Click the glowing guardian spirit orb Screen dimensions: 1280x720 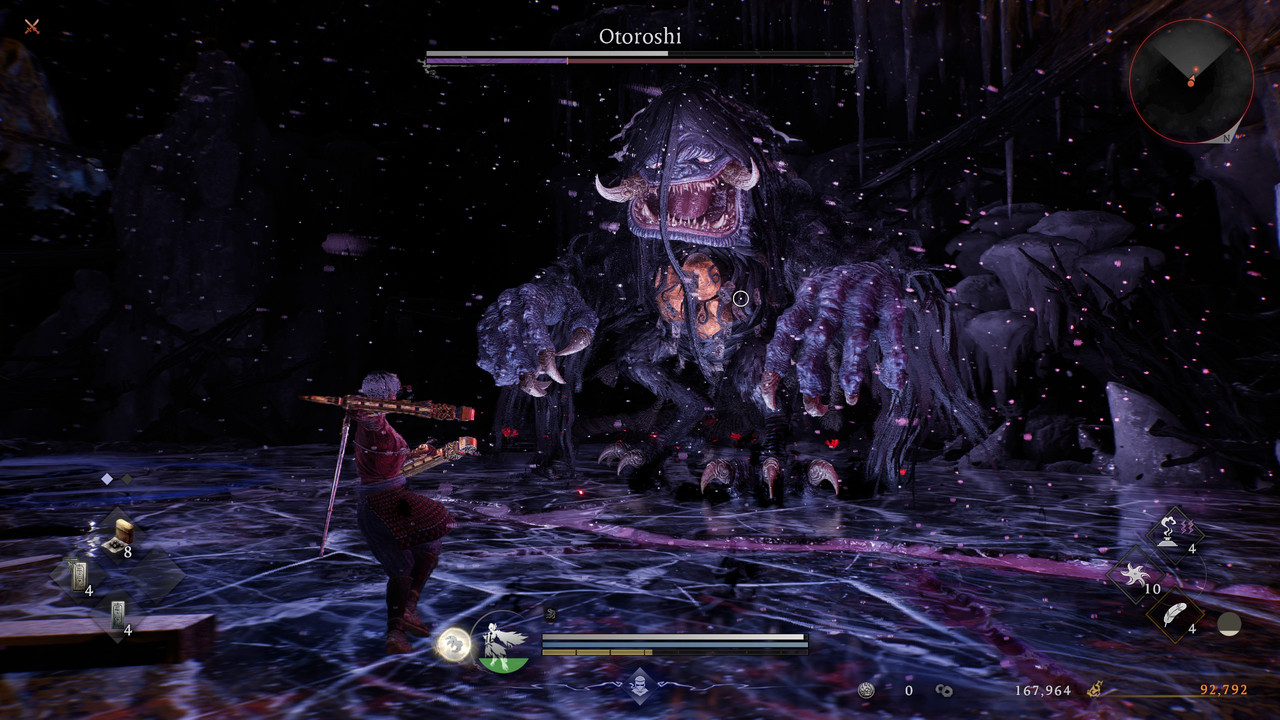454,643
